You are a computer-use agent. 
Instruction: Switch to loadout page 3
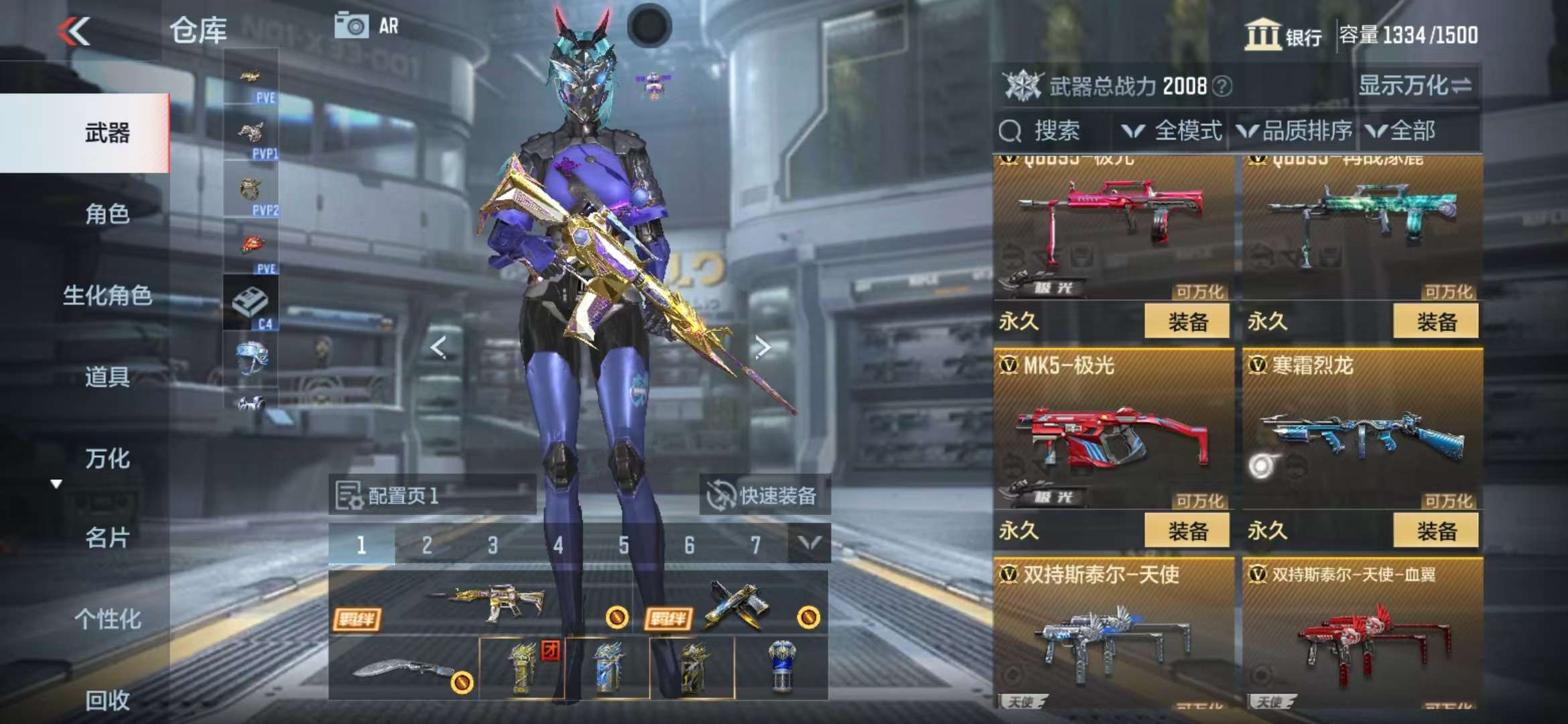(493, 545)
